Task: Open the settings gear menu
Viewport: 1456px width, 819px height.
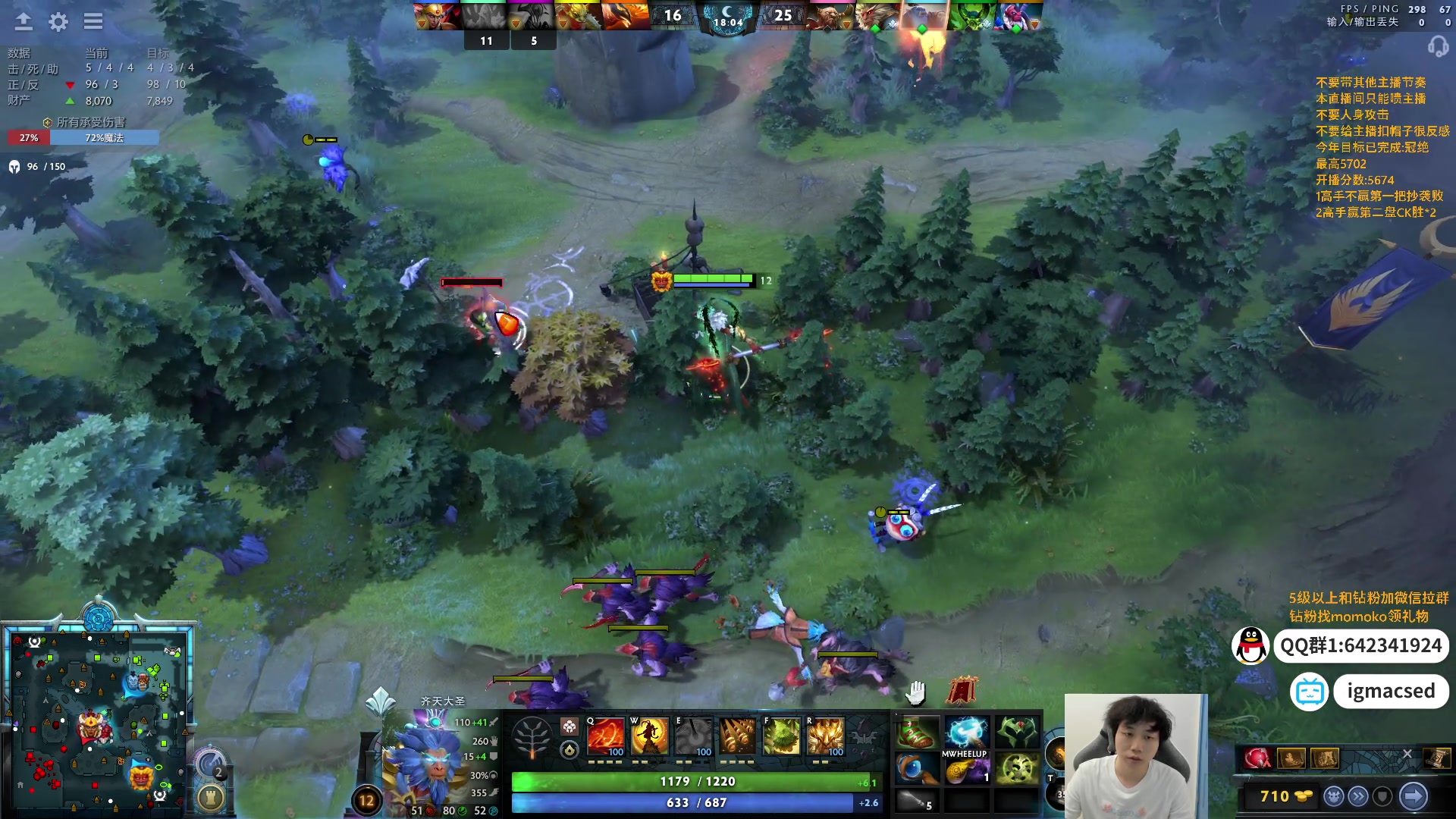Action: (x=58, y=22)
